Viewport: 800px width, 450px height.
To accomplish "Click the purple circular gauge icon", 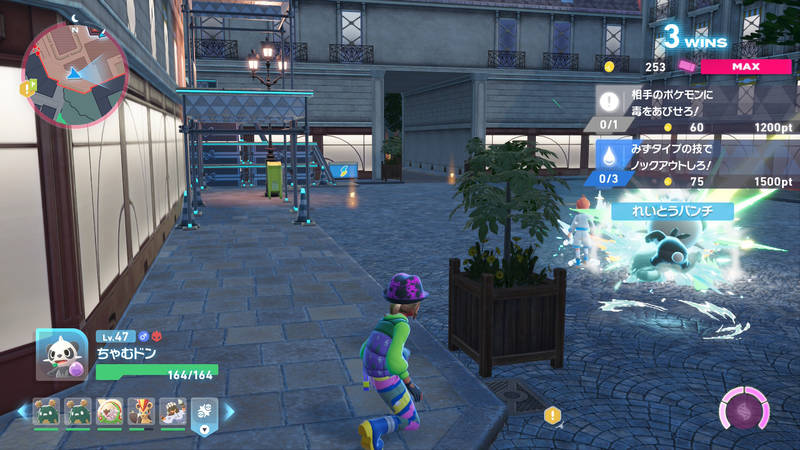I will [x=745, y=411].
